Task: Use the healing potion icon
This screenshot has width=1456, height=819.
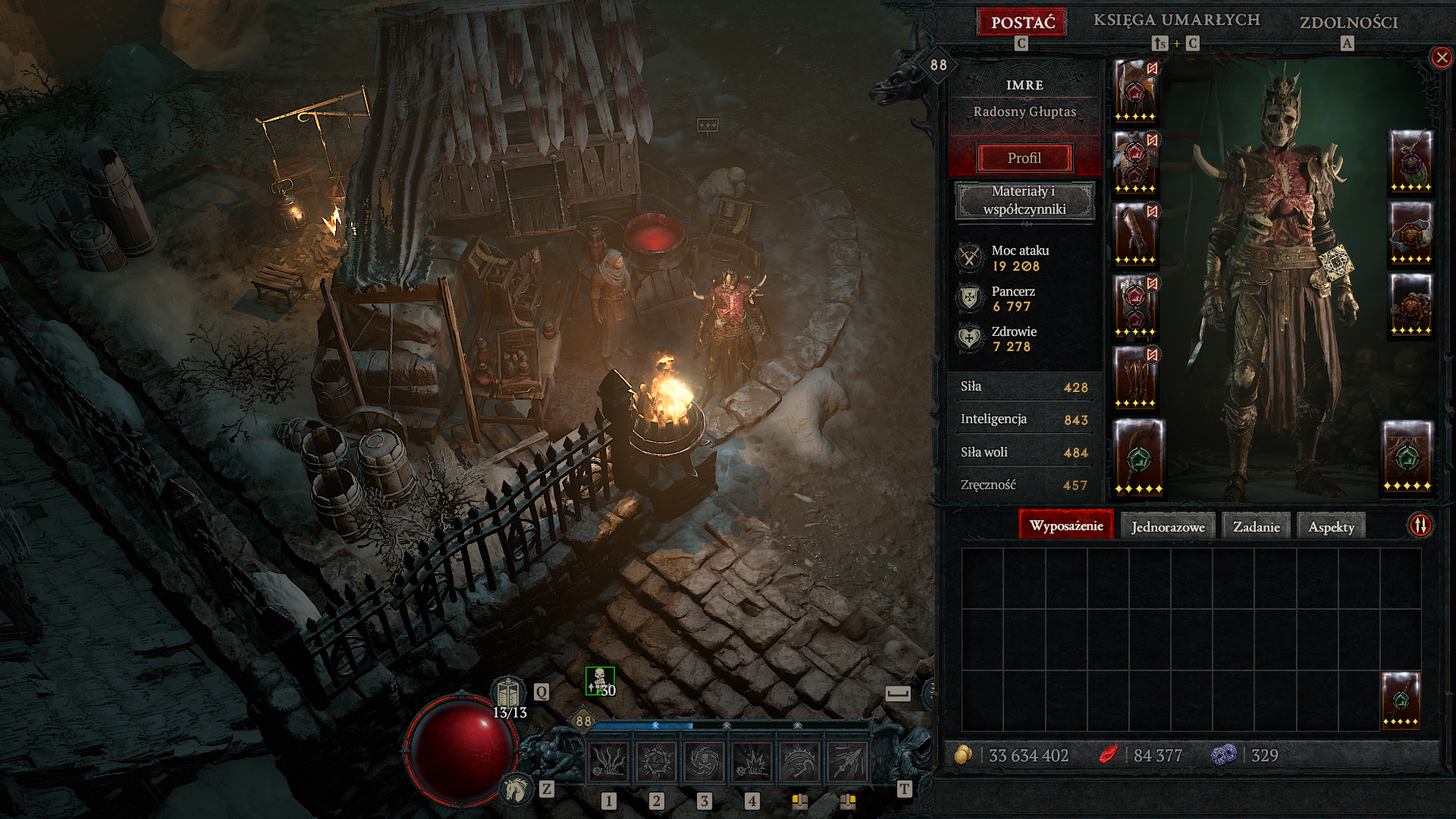Action: 509,693
